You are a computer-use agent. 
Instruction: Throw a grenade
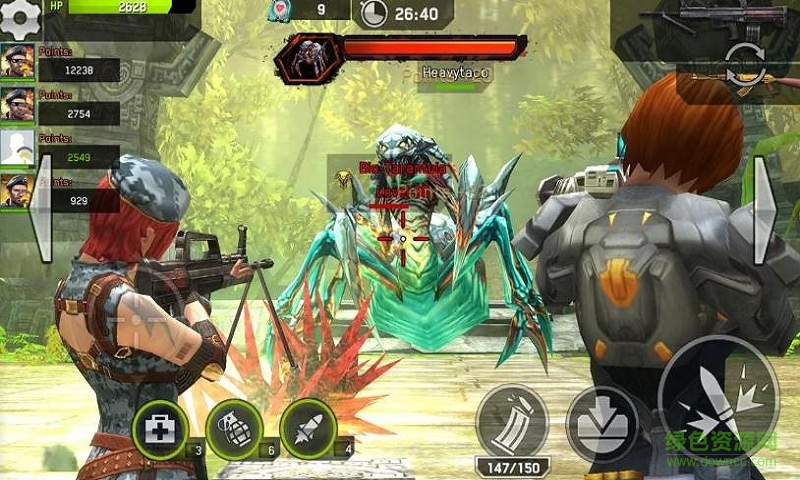pos(233,430)
